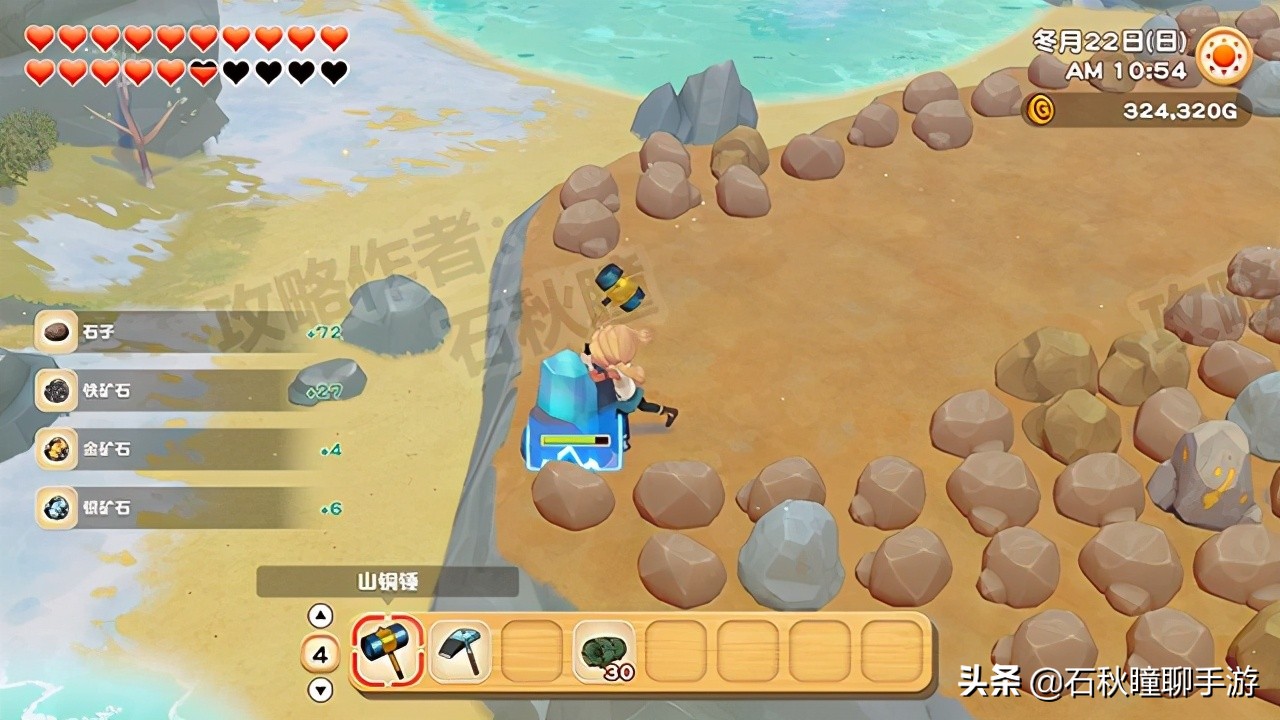Click the hotbar page down arrow
The width and height of the screenshot is (1280, 720).
(x=320, y=689)
